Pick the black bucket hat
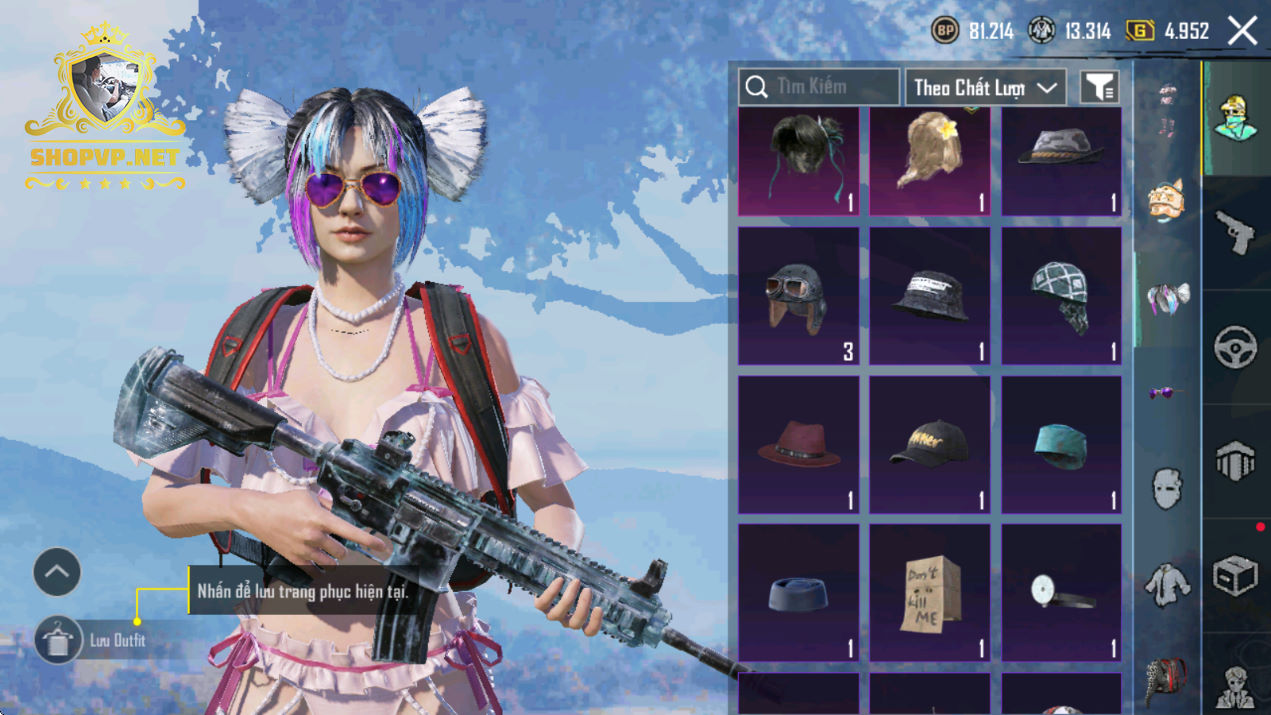This screenshot has height=715, width=1271. 929,296
